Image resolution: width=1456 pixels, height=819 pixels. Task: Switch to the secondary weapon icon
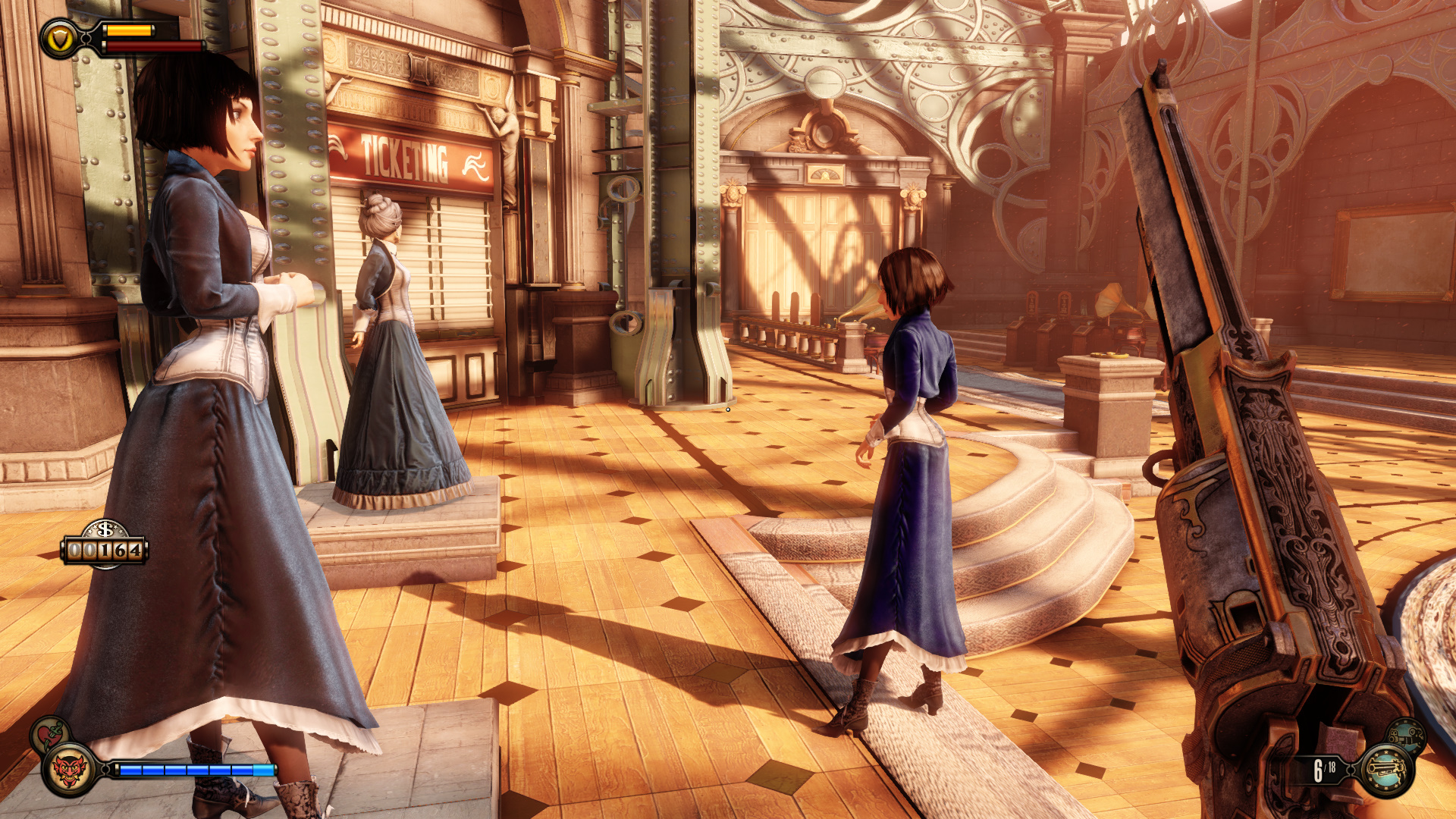click(1406, 734)
